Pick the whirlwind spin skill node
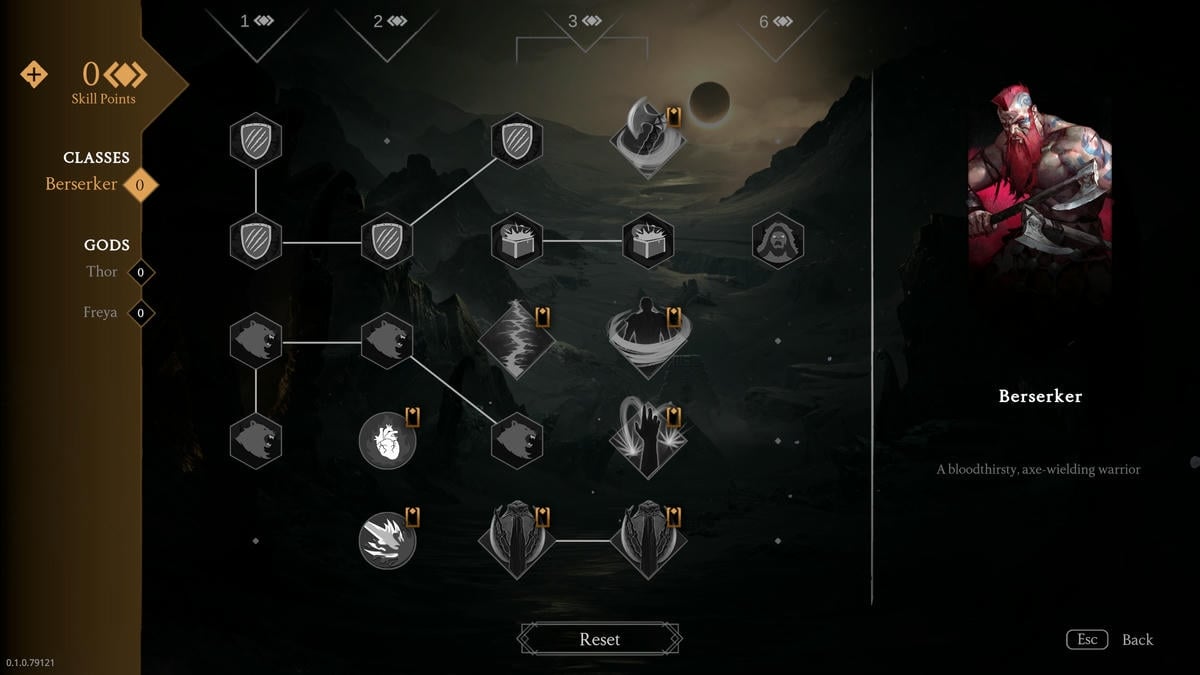Screen dimensions: 1200x675 [x=647, y=338]
